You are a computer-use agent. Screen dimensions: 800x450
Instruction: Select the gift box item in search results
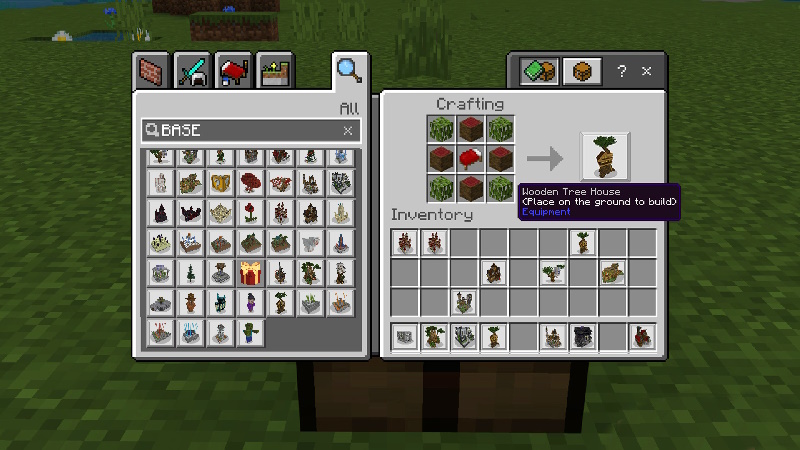(x=250, y=273)
